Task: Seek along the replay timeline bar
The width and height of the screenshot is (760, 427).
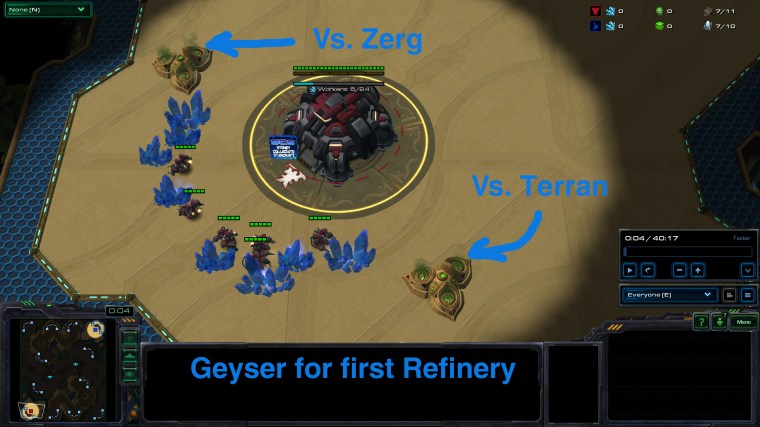Action: click(686, 250)
